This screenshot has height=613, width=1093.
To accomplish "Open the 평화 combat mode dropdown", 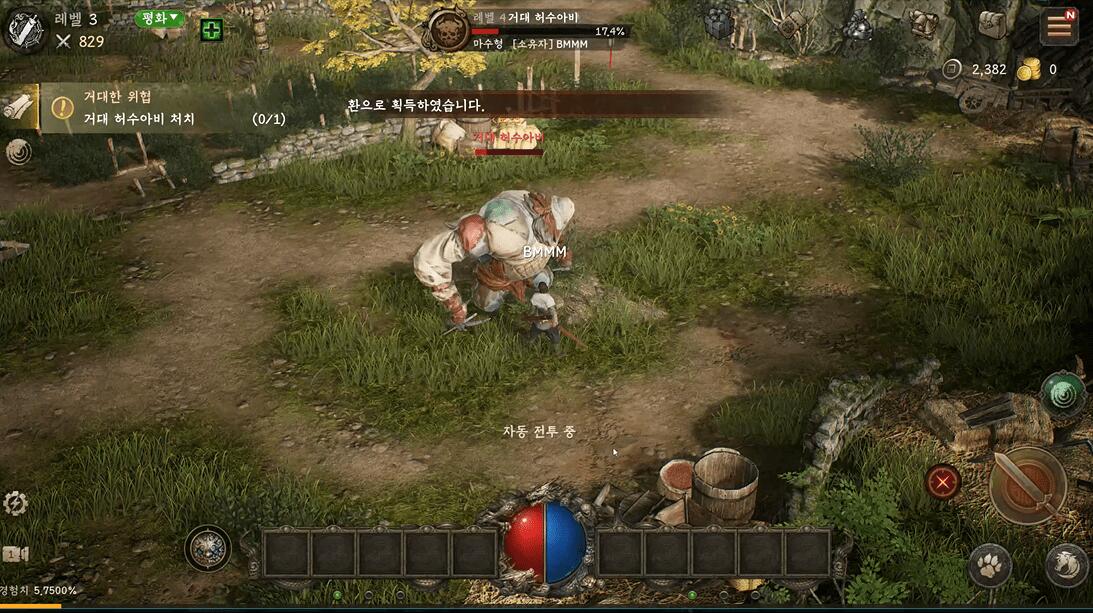I will (x=160, y=18).
